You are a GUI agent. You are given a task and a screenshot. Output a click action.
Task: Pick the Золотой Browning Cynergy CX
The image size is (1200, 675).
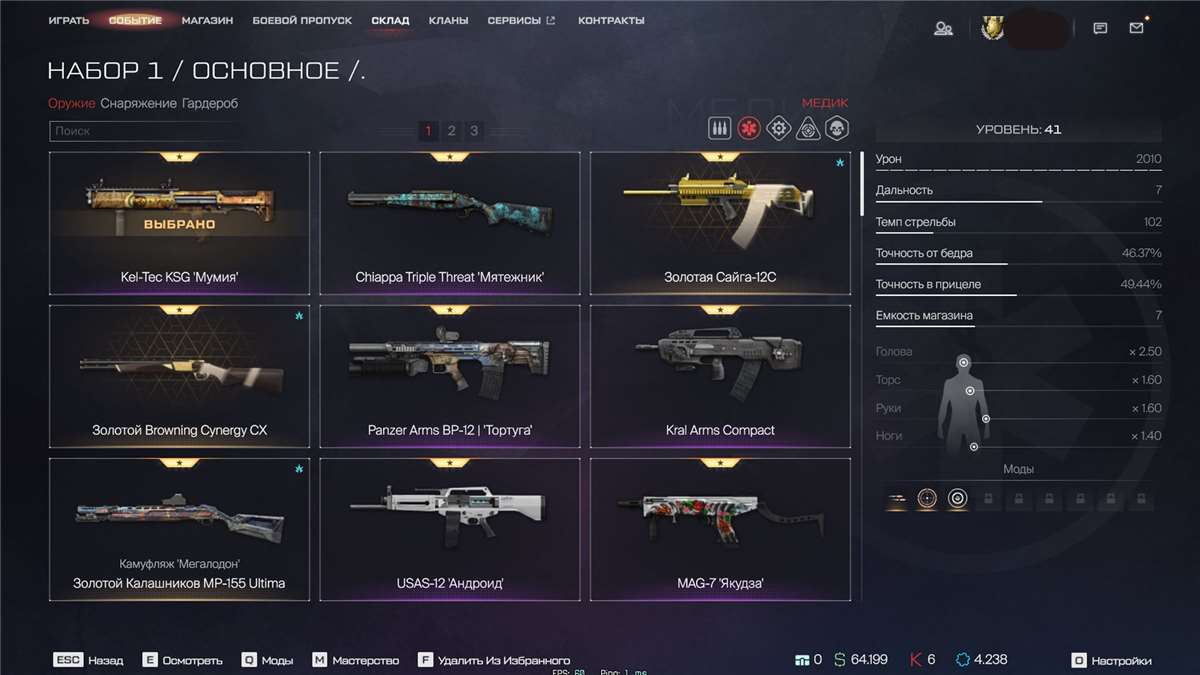179,377
